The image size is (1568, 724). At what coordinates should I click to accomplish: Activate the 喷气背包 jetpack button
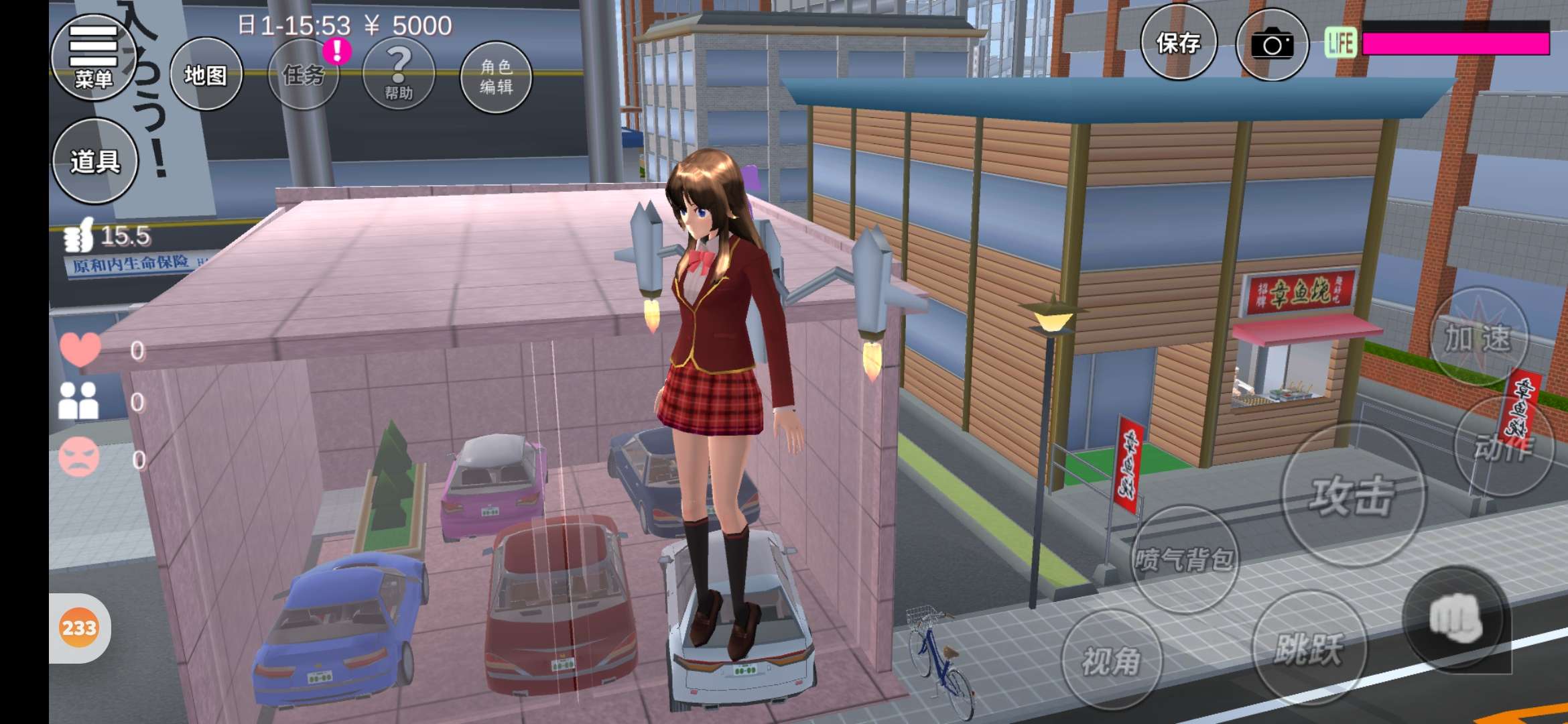[x=1184, y=558]
